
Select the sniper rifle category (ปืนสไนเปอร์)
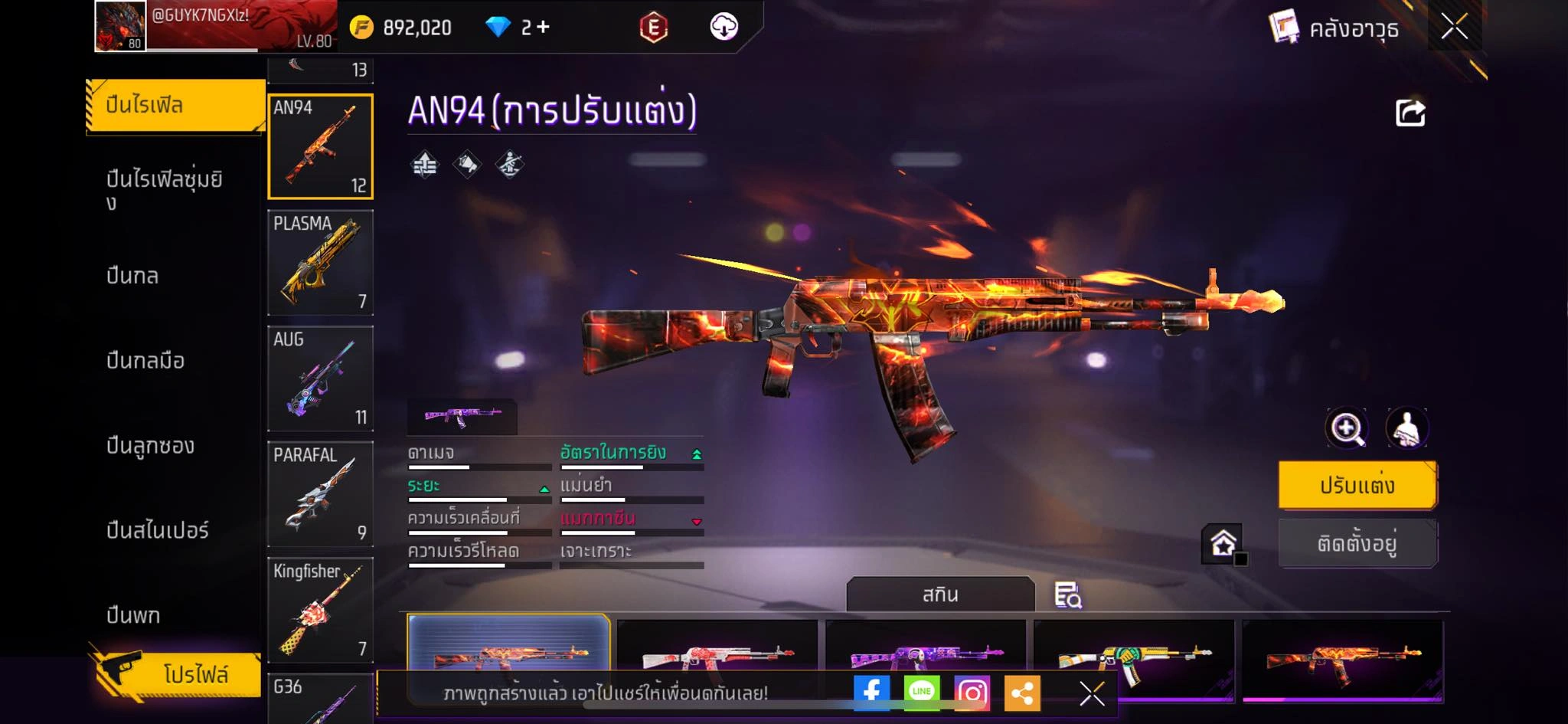157,530
